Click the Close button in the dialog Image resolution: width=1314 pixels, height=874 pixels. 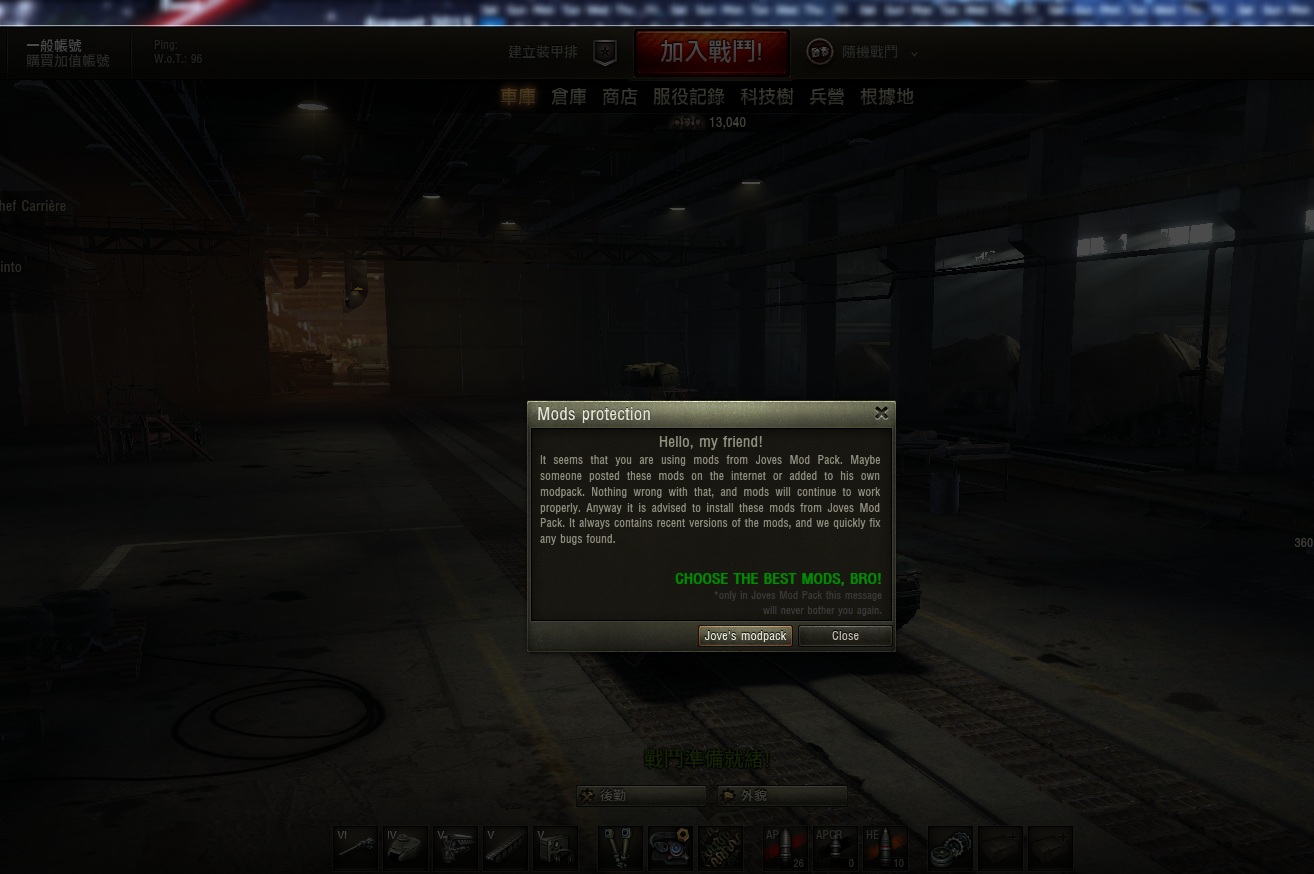pos(845,636)
